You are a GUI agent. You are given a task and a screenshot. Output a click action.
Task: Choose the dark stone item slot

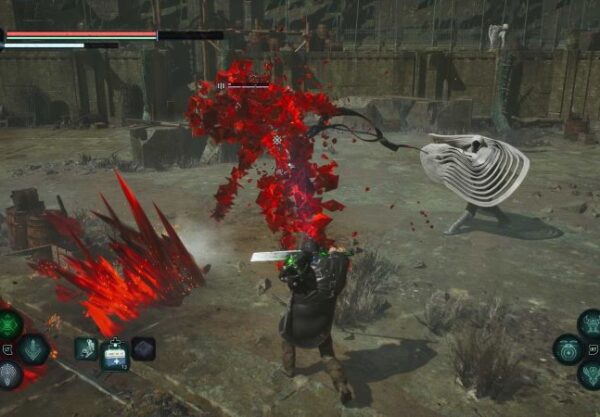(x=143, y=348)
